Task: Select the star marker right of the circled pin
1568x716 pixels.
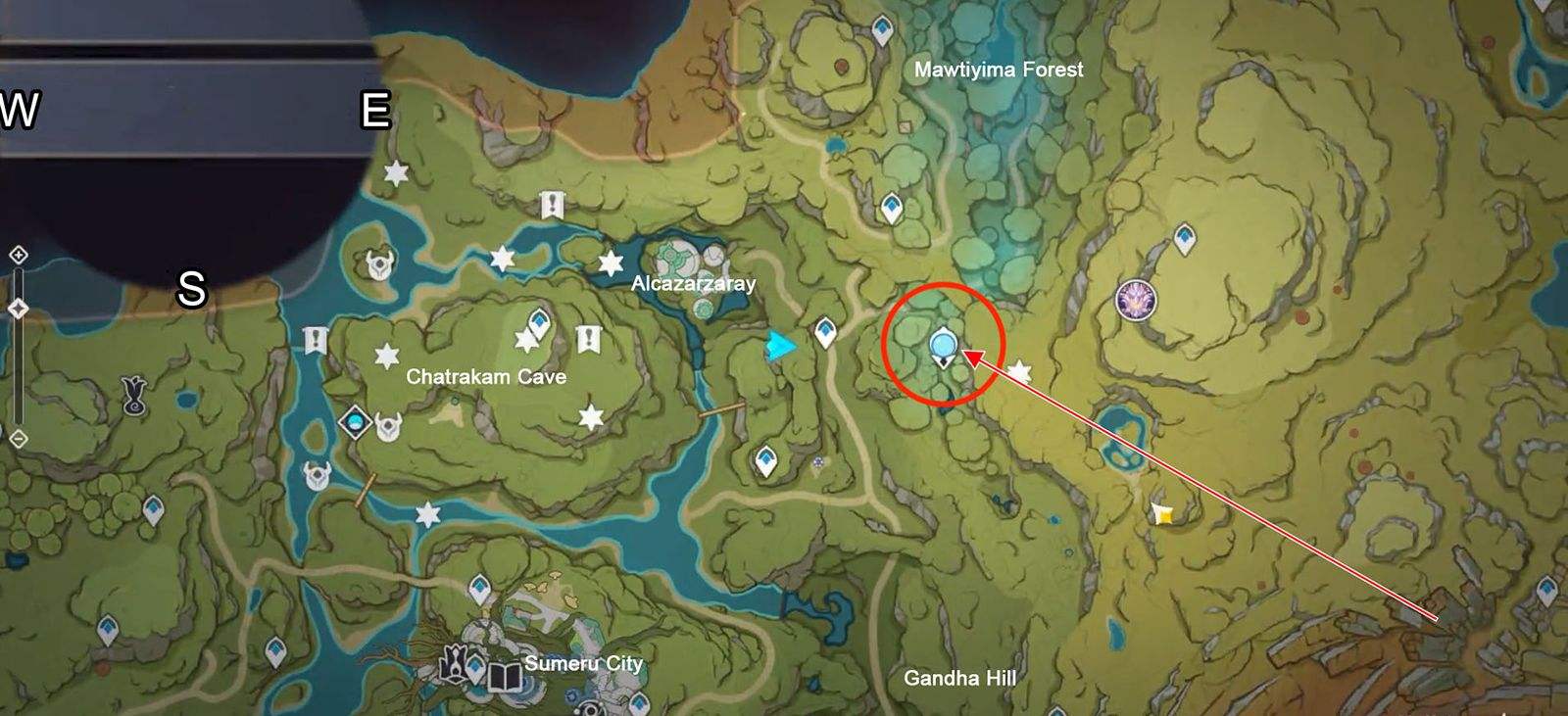Action: click(1019, 371)
